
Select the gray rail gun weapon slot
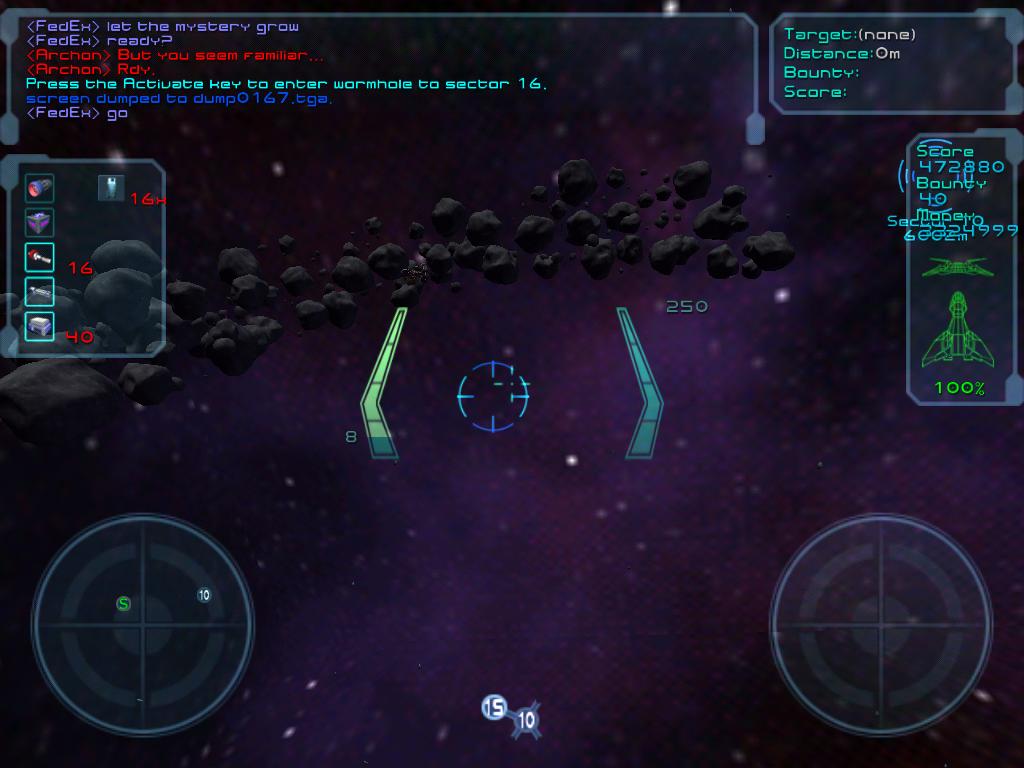click(x=40, y=291)
